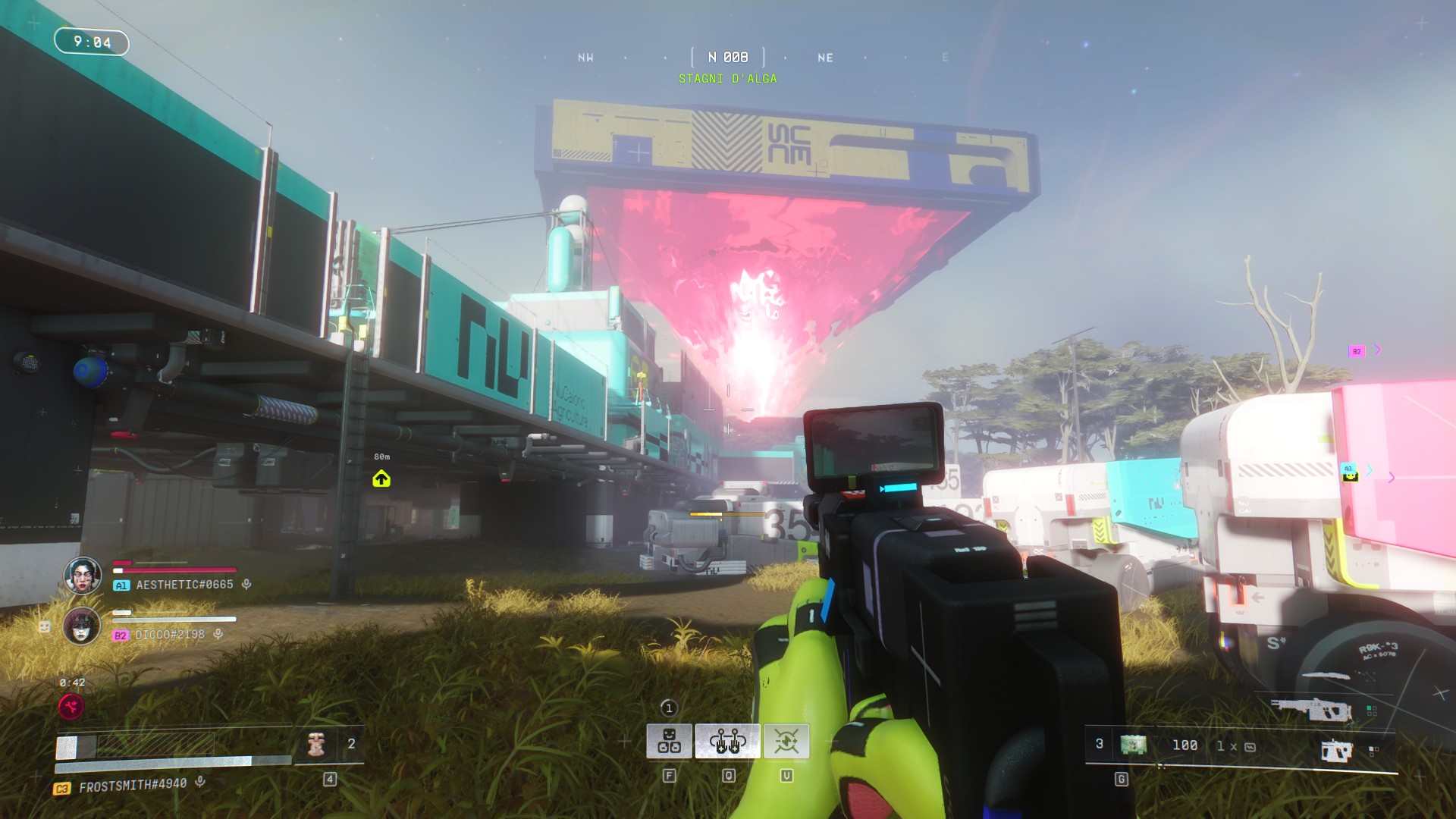
Task: Click the pink B2 teammate marker
Action: [x=1357, y=351]
